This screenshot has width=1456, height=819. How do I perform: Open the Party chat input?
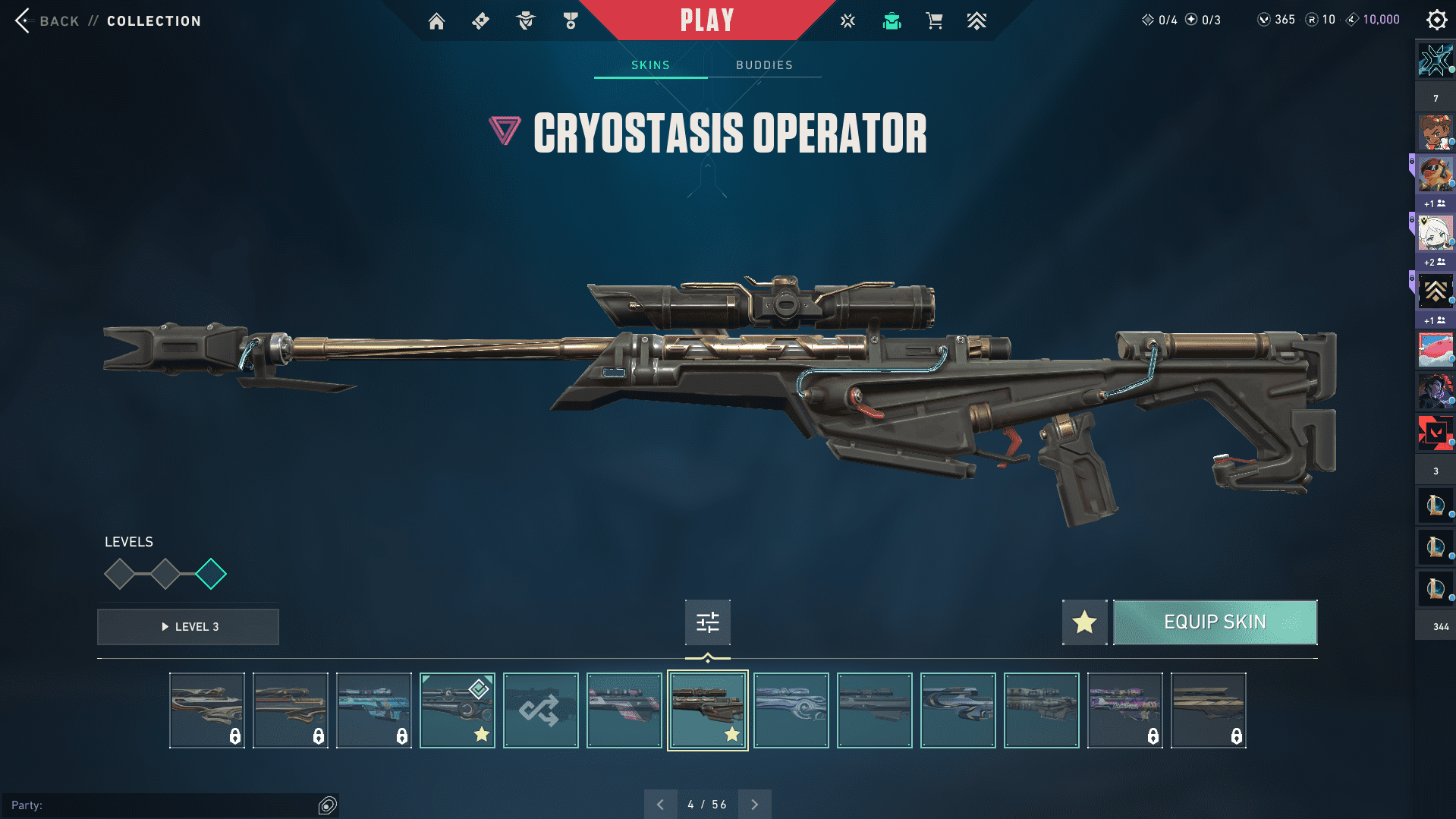tap(159, 805)
